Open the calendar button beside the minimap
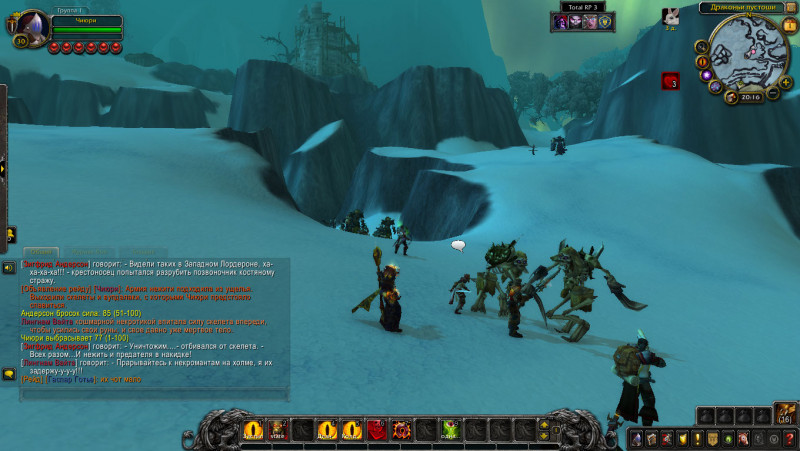 pos(789,25)
